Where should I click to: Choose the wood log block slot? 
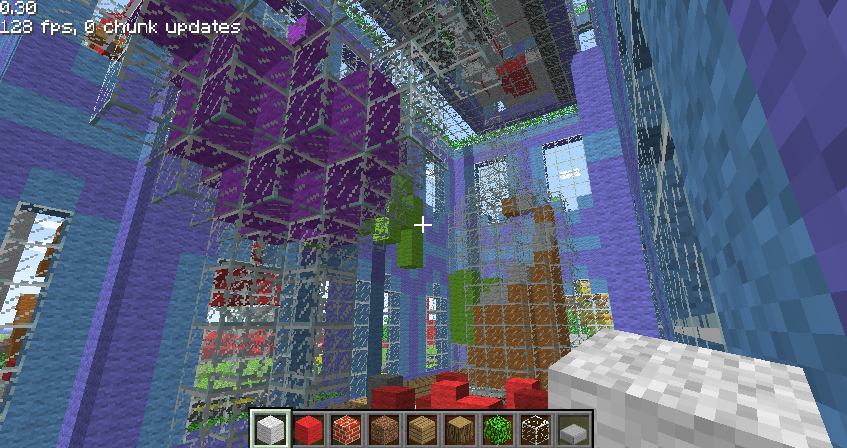coord(459,429)
